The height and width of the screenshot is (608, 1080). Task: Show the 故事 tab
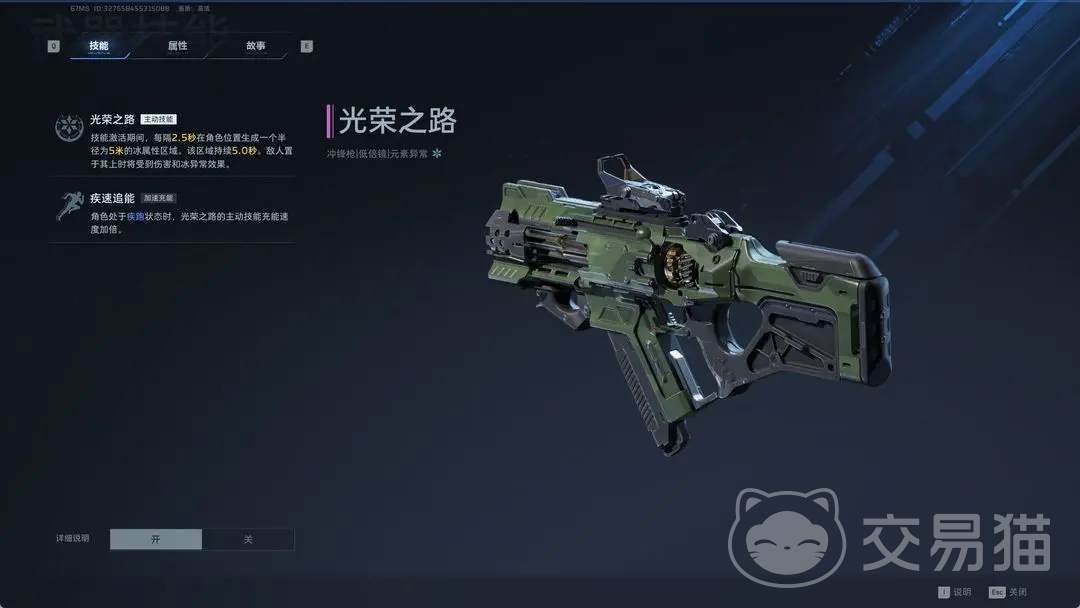(x=256, y=46)
